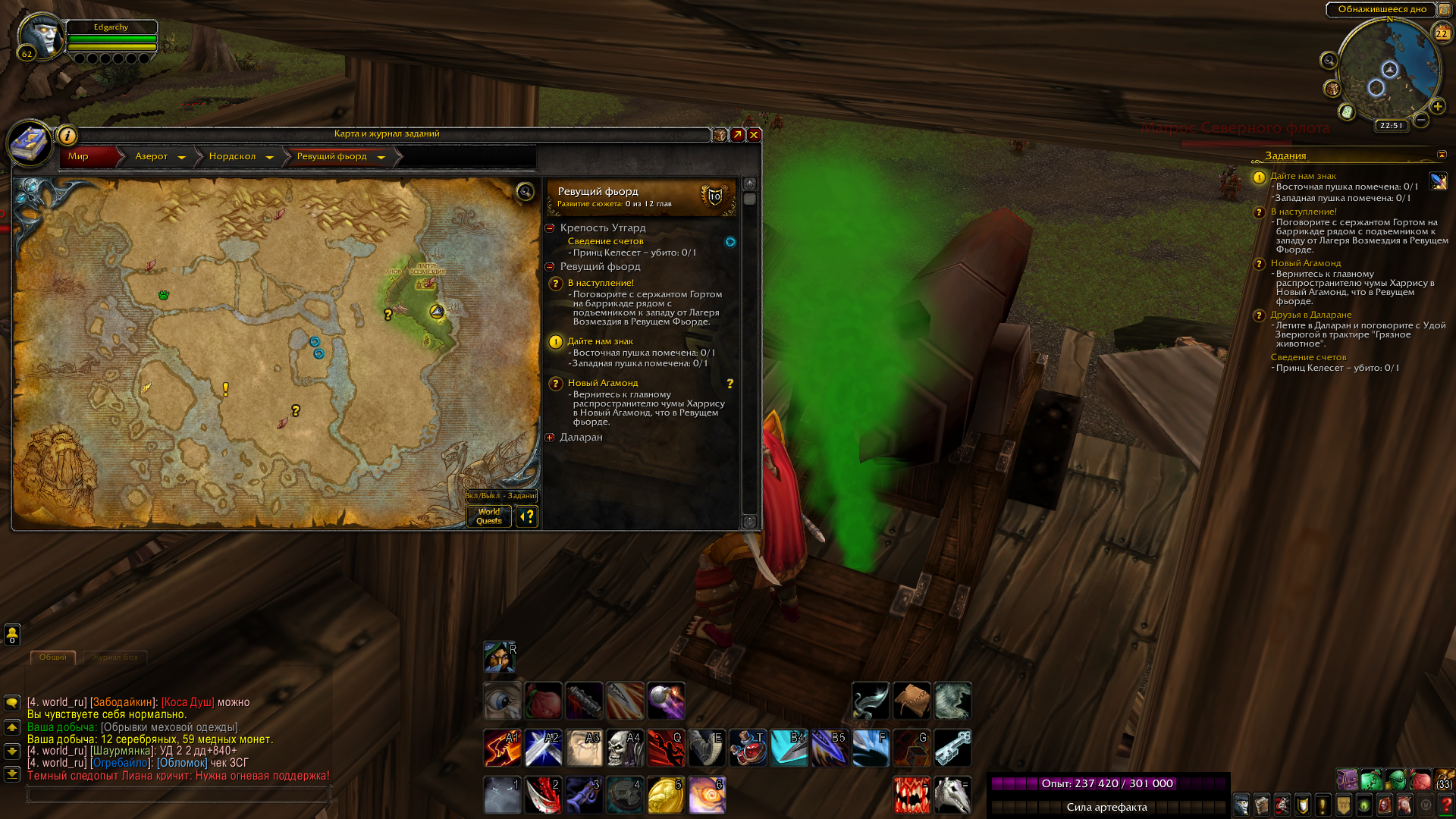Maximize the map window with the arrow button

[737, 135]
